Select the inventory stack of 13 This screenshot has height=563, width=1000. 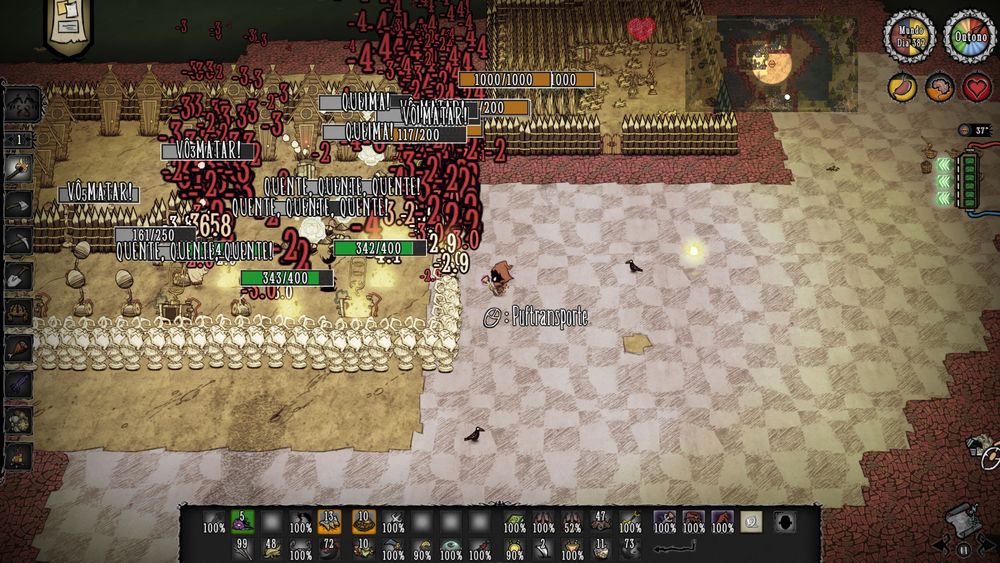pyautogui.click(x=330, y=521)
